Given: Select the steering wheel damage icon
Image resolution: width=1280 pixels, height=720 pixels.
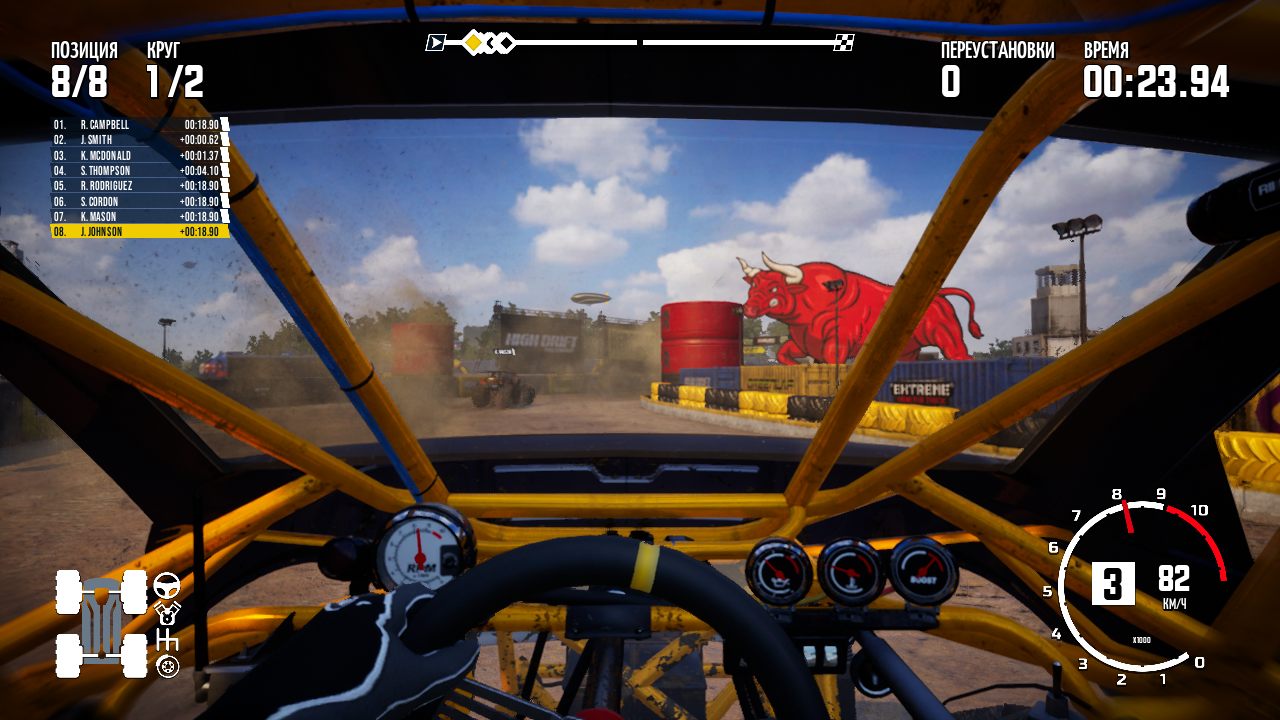Looking at the screenshot, I should [166, 586].
